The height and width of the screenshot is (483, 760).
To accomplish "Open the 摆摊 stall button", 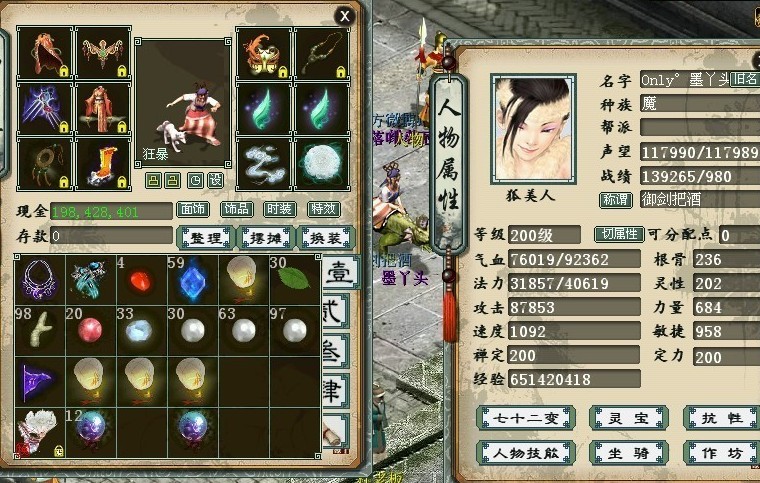I will pos(264,237).
